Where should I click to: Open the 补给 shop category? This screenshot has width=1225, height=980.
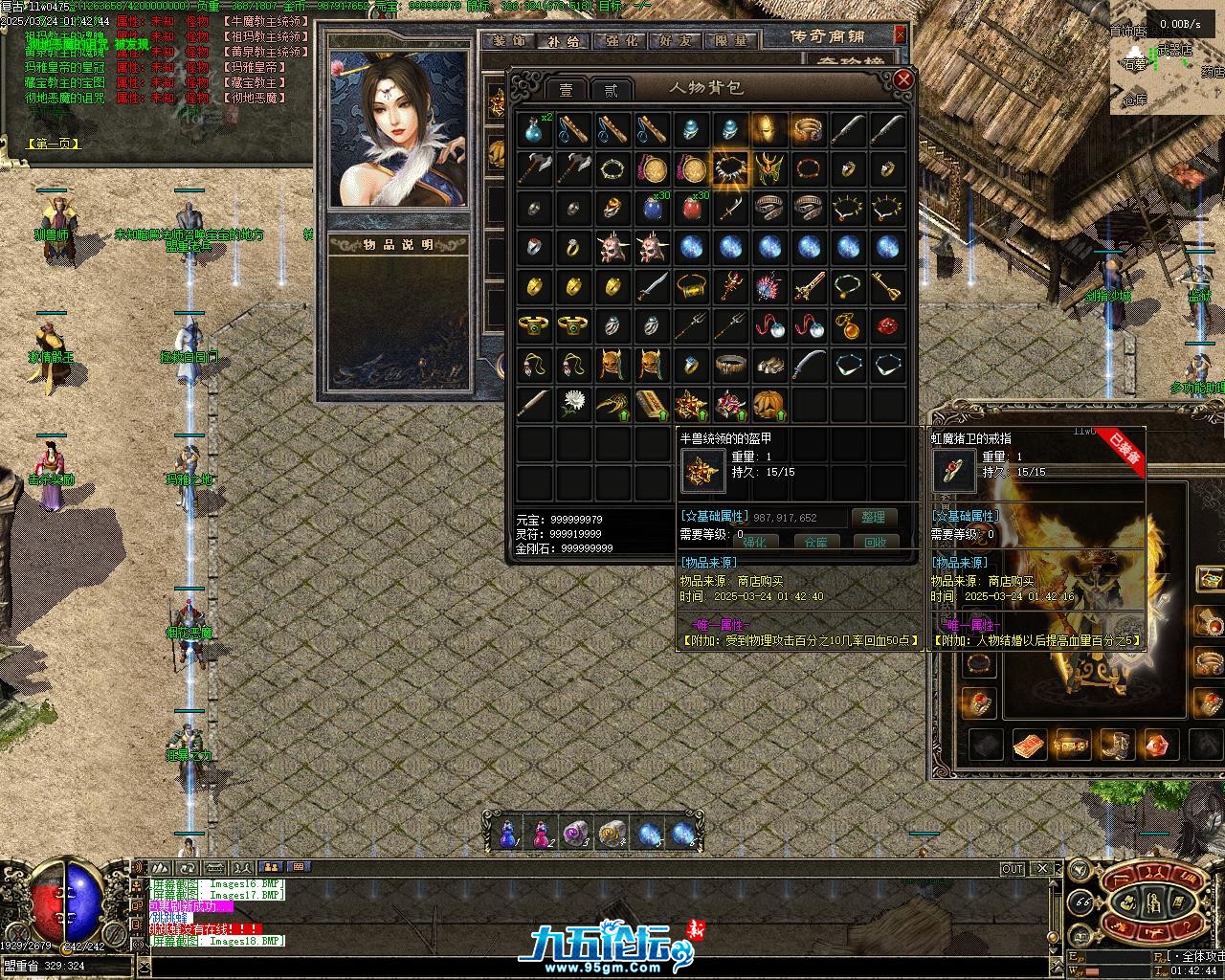[564, 41]
